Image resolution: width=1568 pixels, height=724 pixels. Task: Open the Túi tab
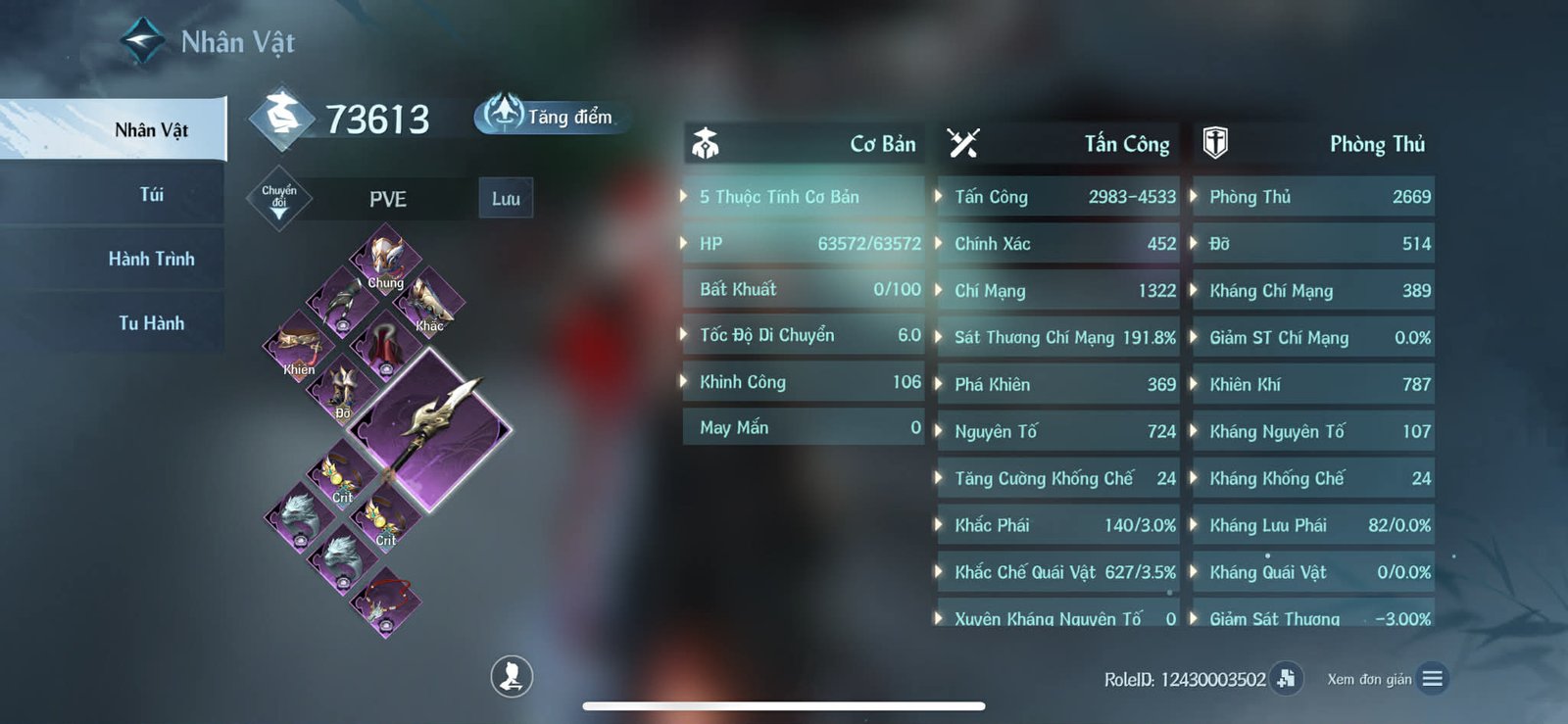tap(151, 194)
